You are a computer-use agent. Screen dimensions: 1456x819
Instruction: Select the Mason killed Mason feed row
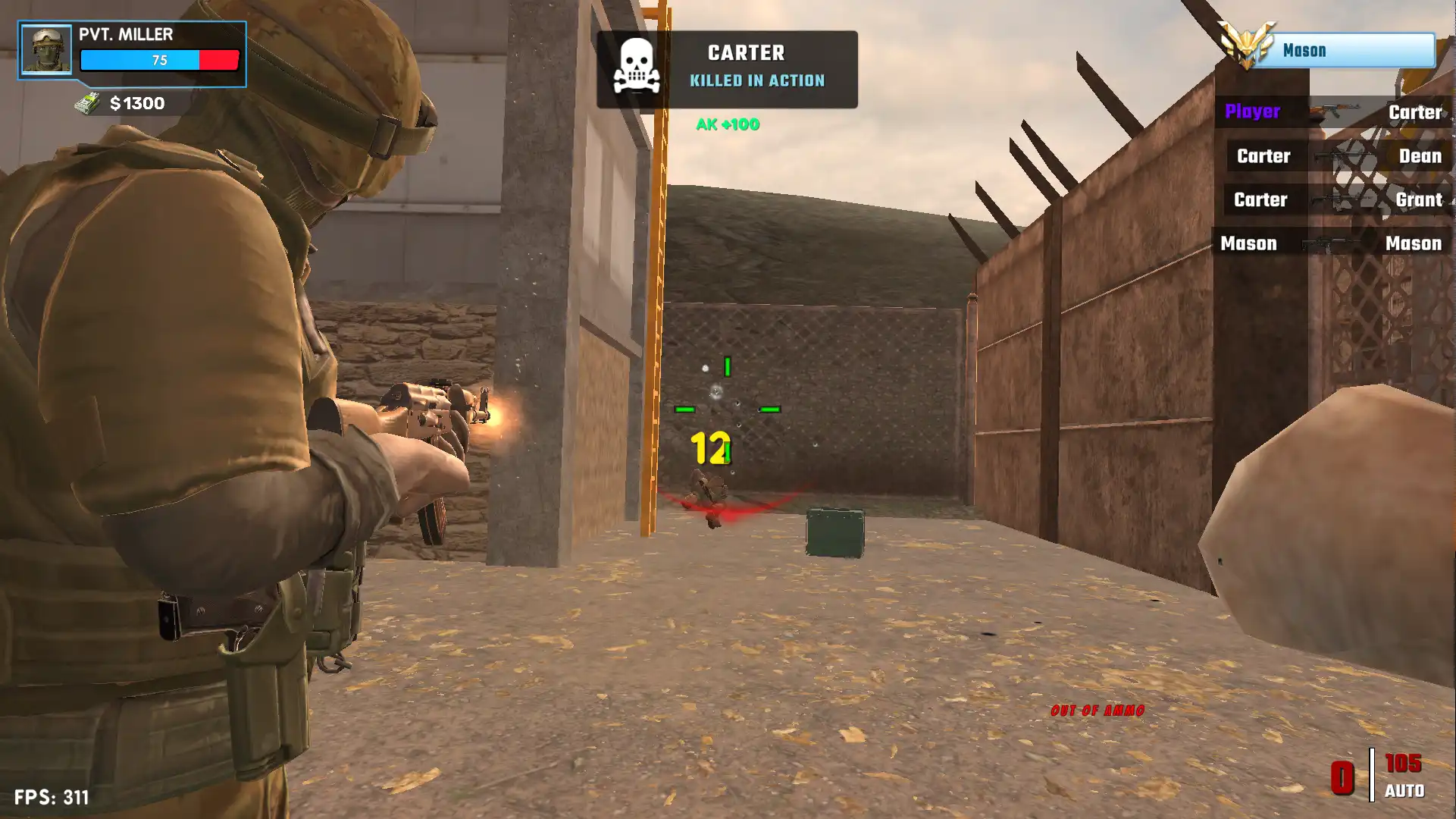1331,243
